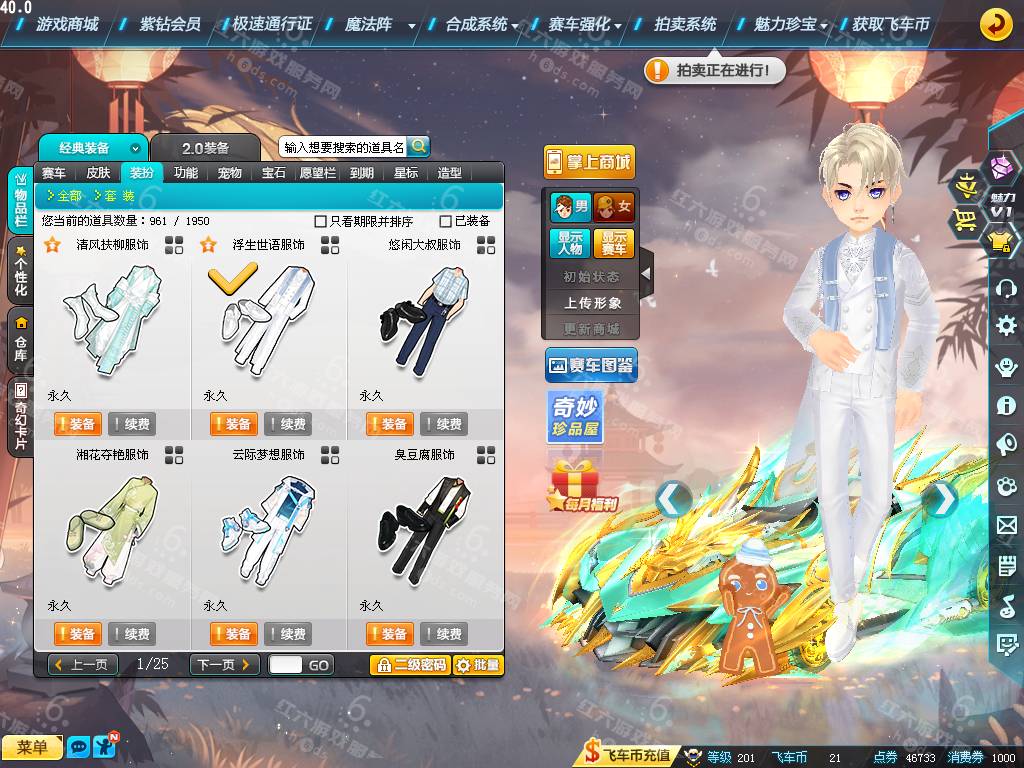Click the 上传形象 upload appearance button
Screen dimensions: 1024x768
pyautogui.click(x=592, y=302)
